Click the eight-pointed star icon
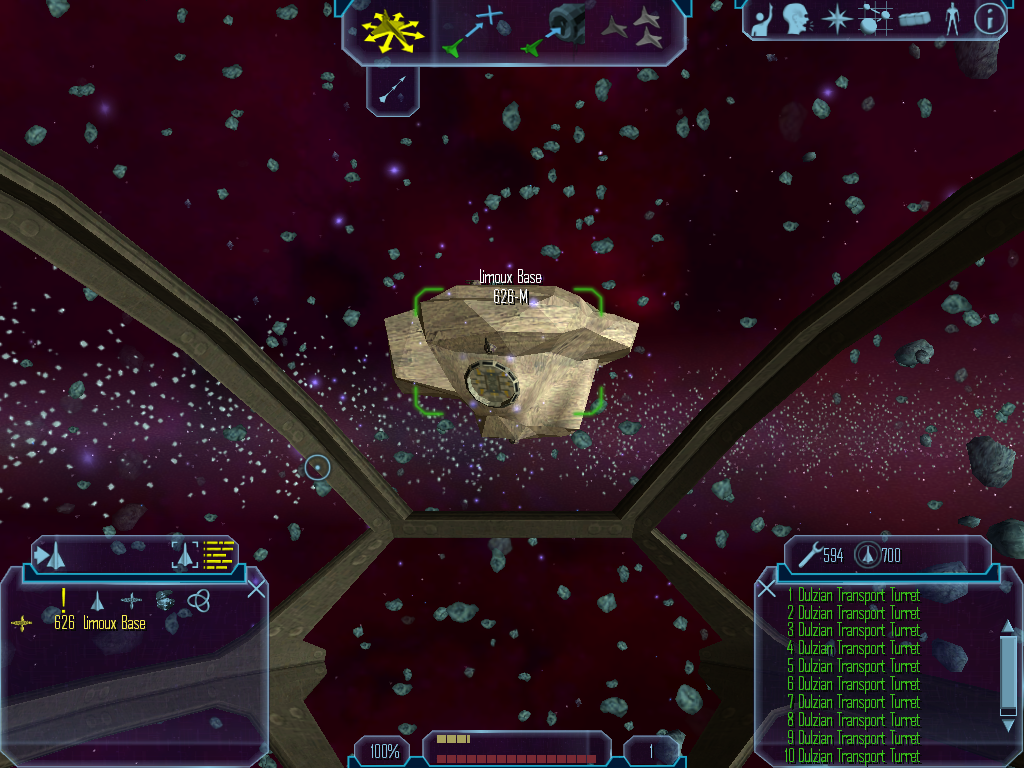The image size is (1024, 768). click(x=835, y=19)
